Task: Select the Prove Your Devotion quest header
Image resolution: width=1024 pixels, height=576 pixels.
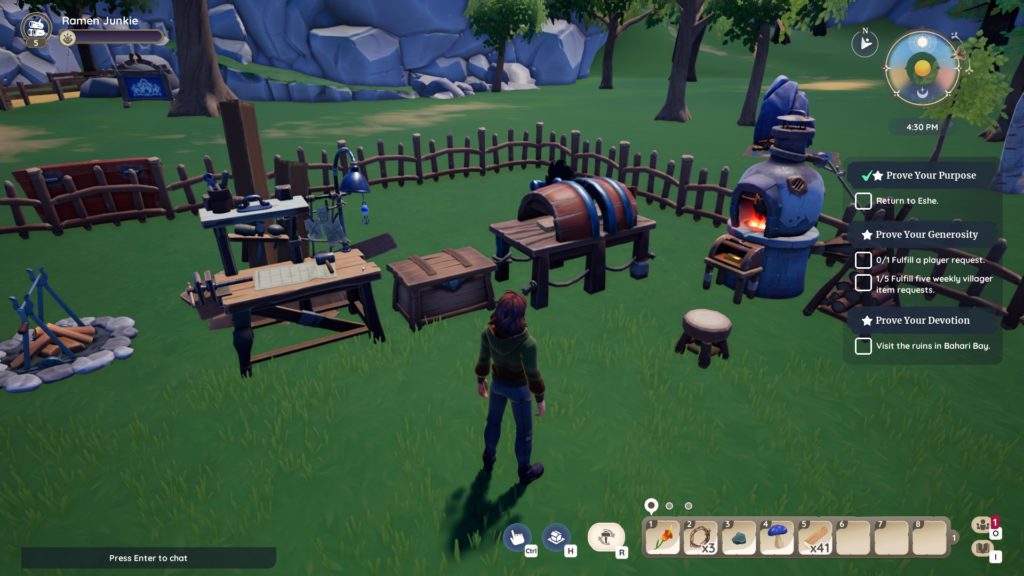Action: click(x=922, y=321)
